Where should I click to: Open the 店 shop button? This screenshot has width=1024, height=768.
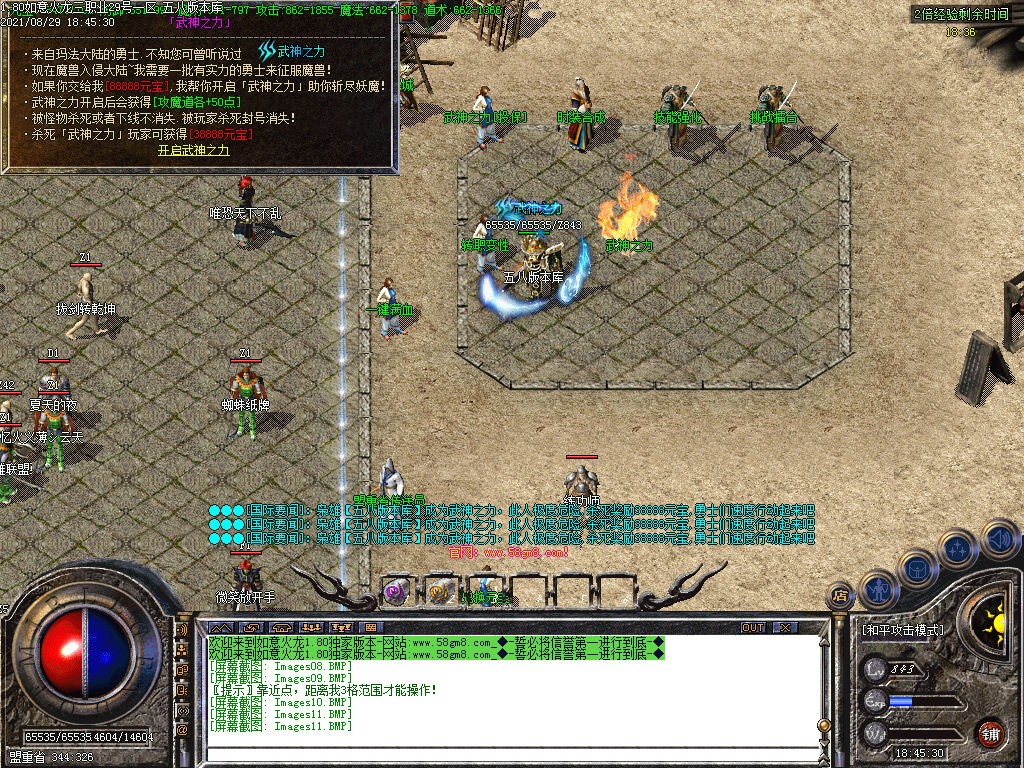pyautogui.click(x=841, y=598)
